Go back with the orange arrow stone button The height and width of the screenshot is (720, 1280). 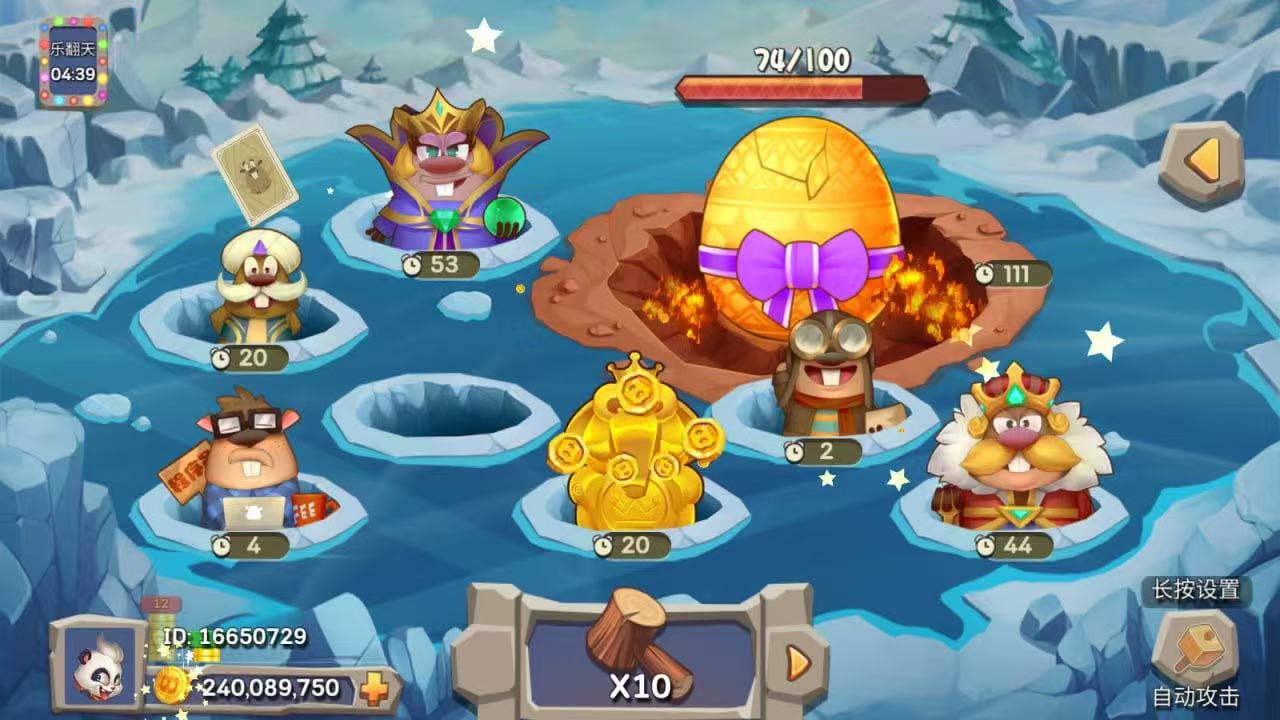point(1201,164)
